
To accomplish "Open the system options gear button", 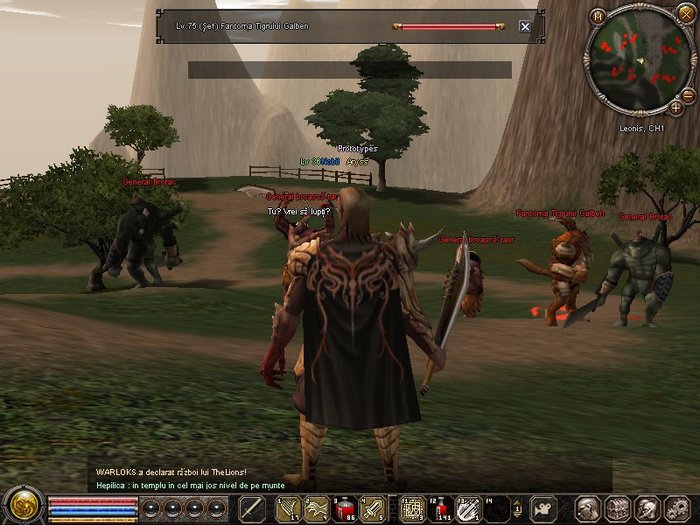I will (672, 508).
